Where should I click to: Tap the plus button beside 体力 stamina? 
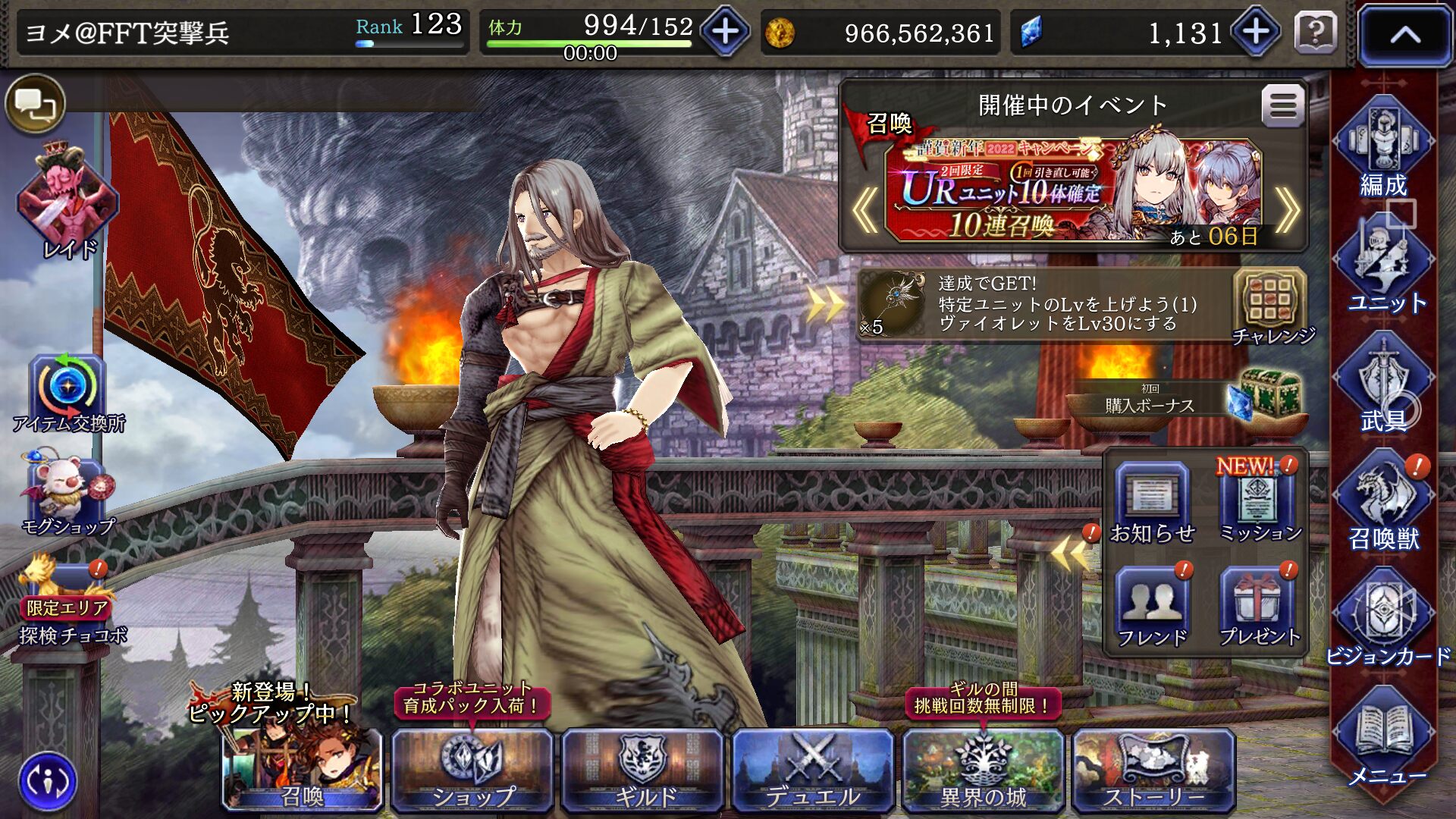[x=725, y=32]
